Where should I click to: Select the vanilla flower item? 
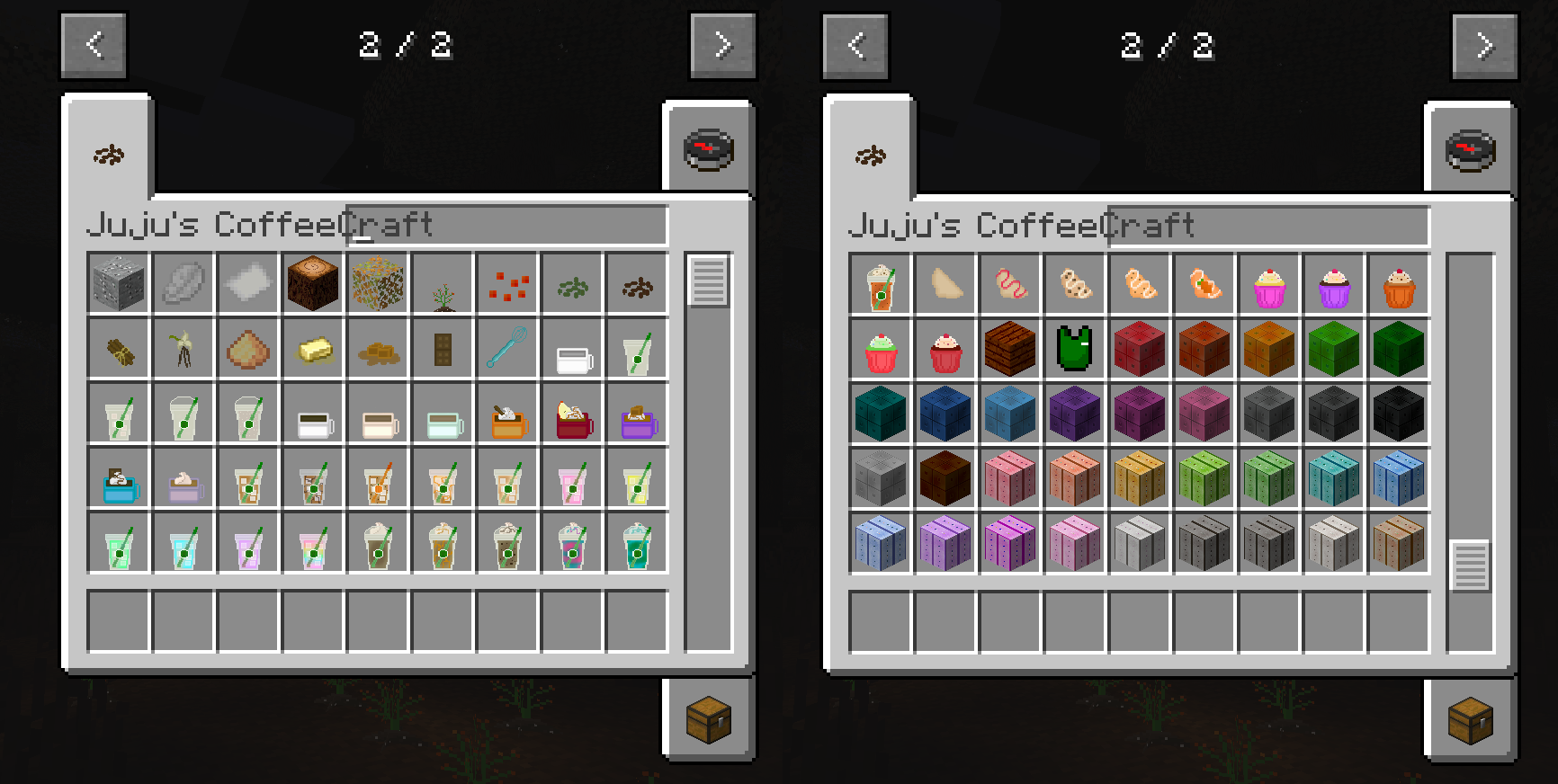(x=183, y=348)
